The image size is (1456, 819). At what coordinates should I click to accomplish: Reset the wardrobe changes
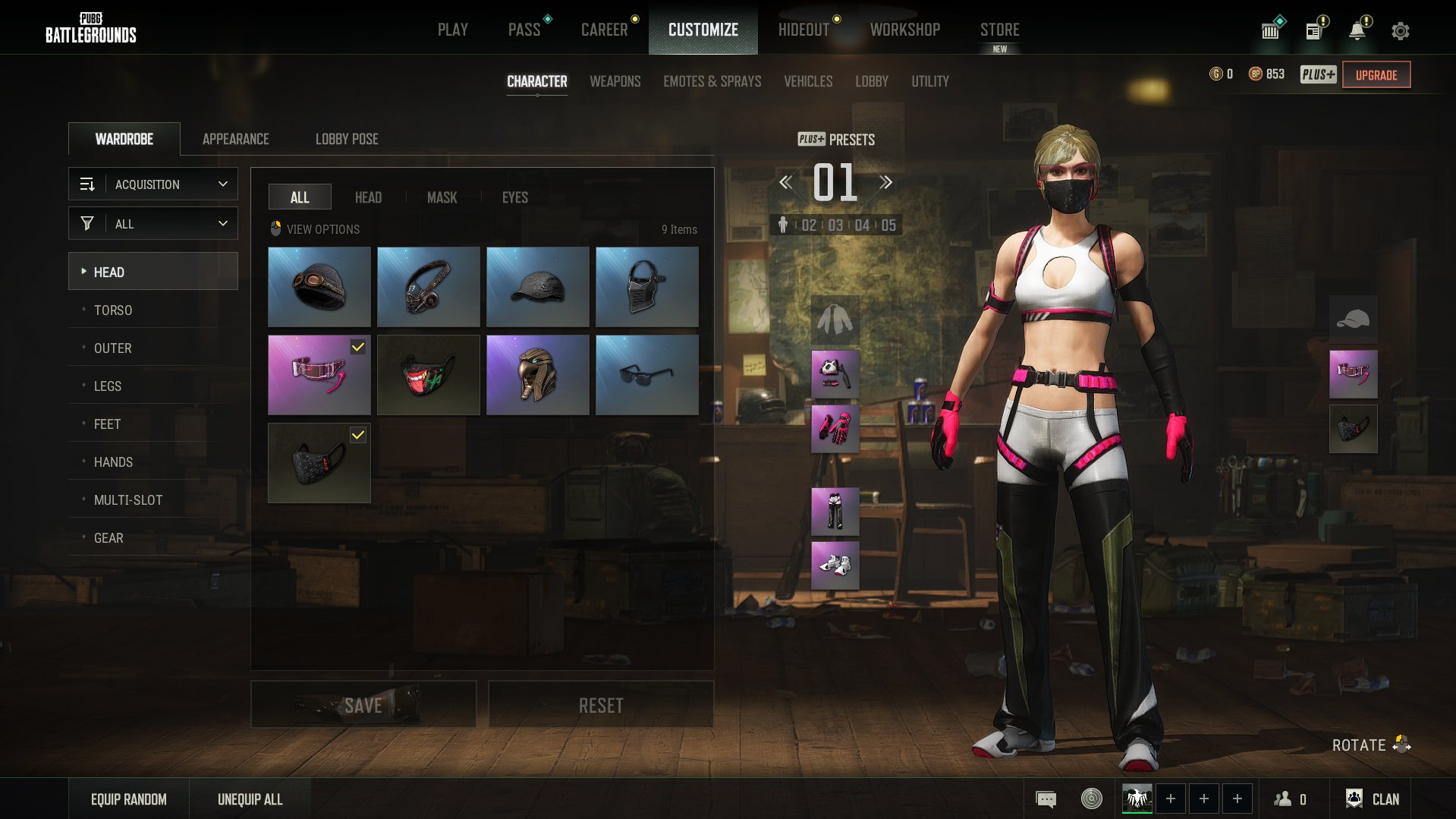pos(600,705)
